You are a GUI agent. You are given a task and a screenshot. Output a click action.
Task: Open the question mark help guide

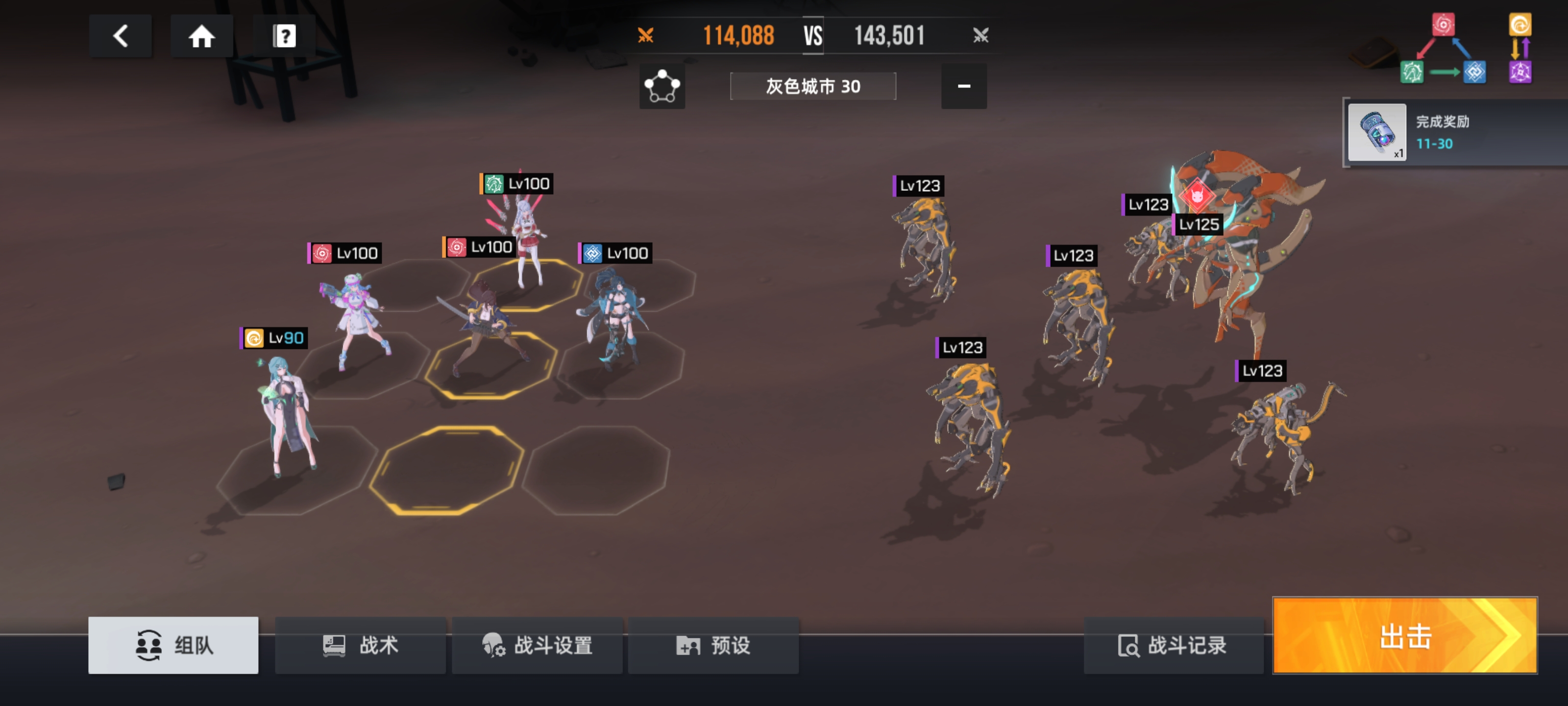pos(284,36)
